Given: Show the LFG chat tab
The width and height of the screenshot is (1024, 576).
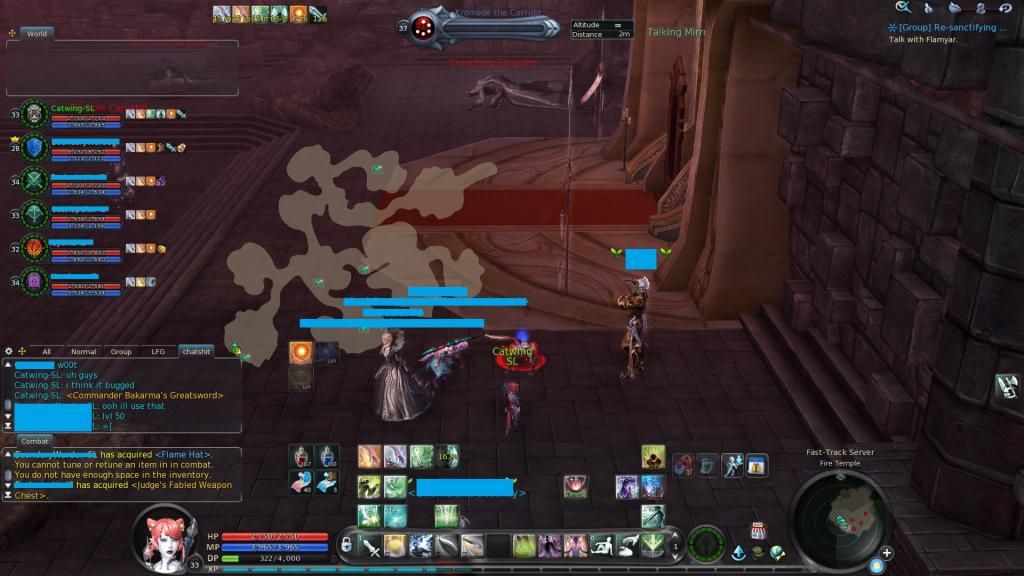Looking at the screenshot, I should click(x=158, y=352).
